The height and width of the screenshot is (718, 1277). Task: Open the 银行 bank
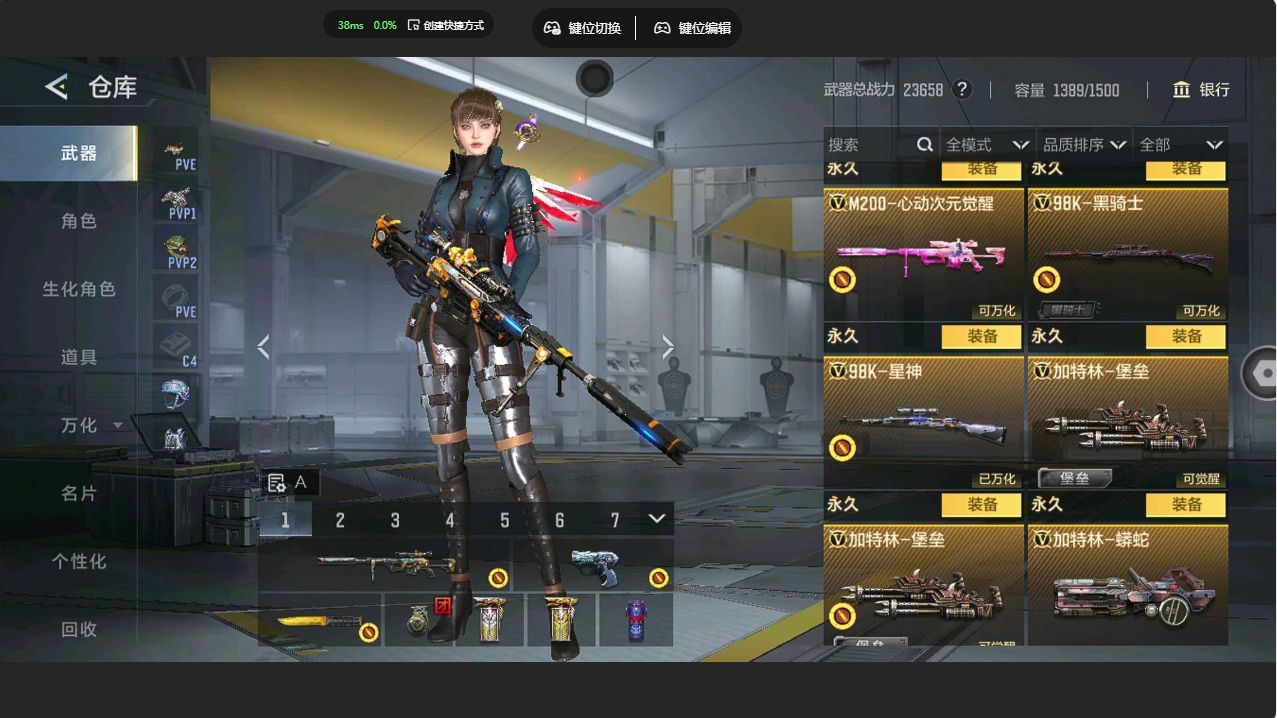click(1201, 90)
